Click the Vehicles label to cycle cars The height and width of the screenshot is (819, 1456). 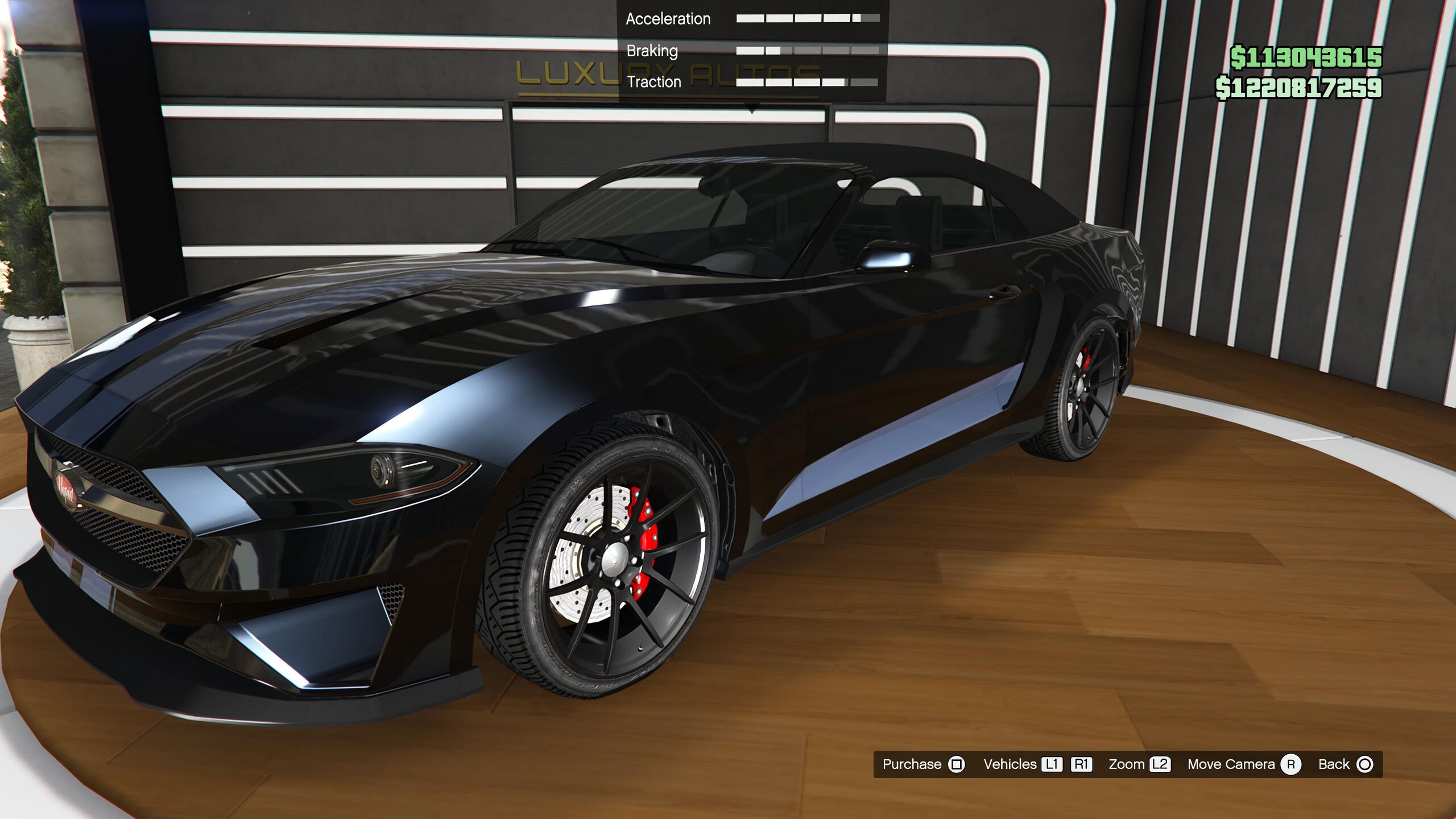[x=1010, y=764]
